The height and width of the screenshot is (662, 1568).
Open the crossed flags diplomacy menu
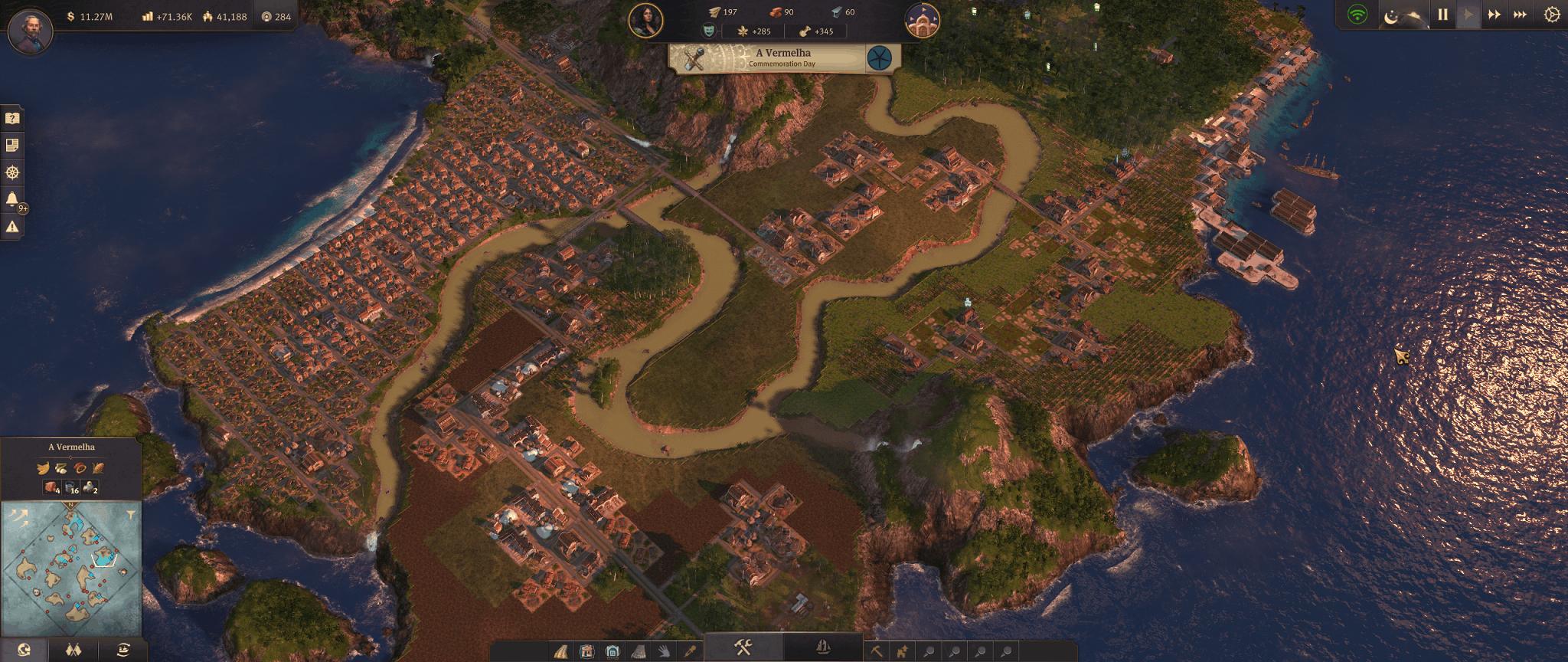(73, 651)
